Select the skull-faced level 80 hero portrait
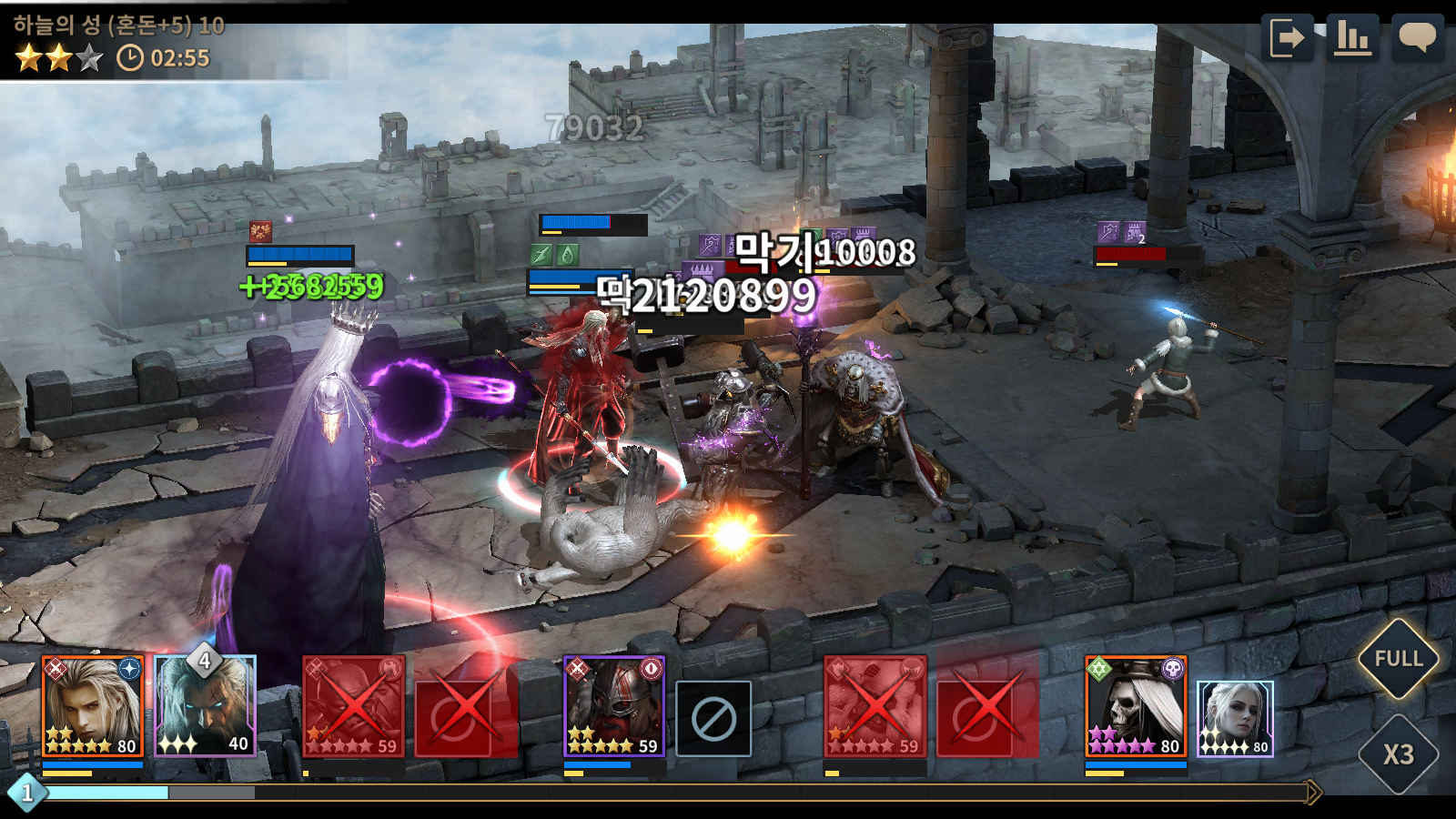Screen dimensions: 1456x819 click(1136, 707)
